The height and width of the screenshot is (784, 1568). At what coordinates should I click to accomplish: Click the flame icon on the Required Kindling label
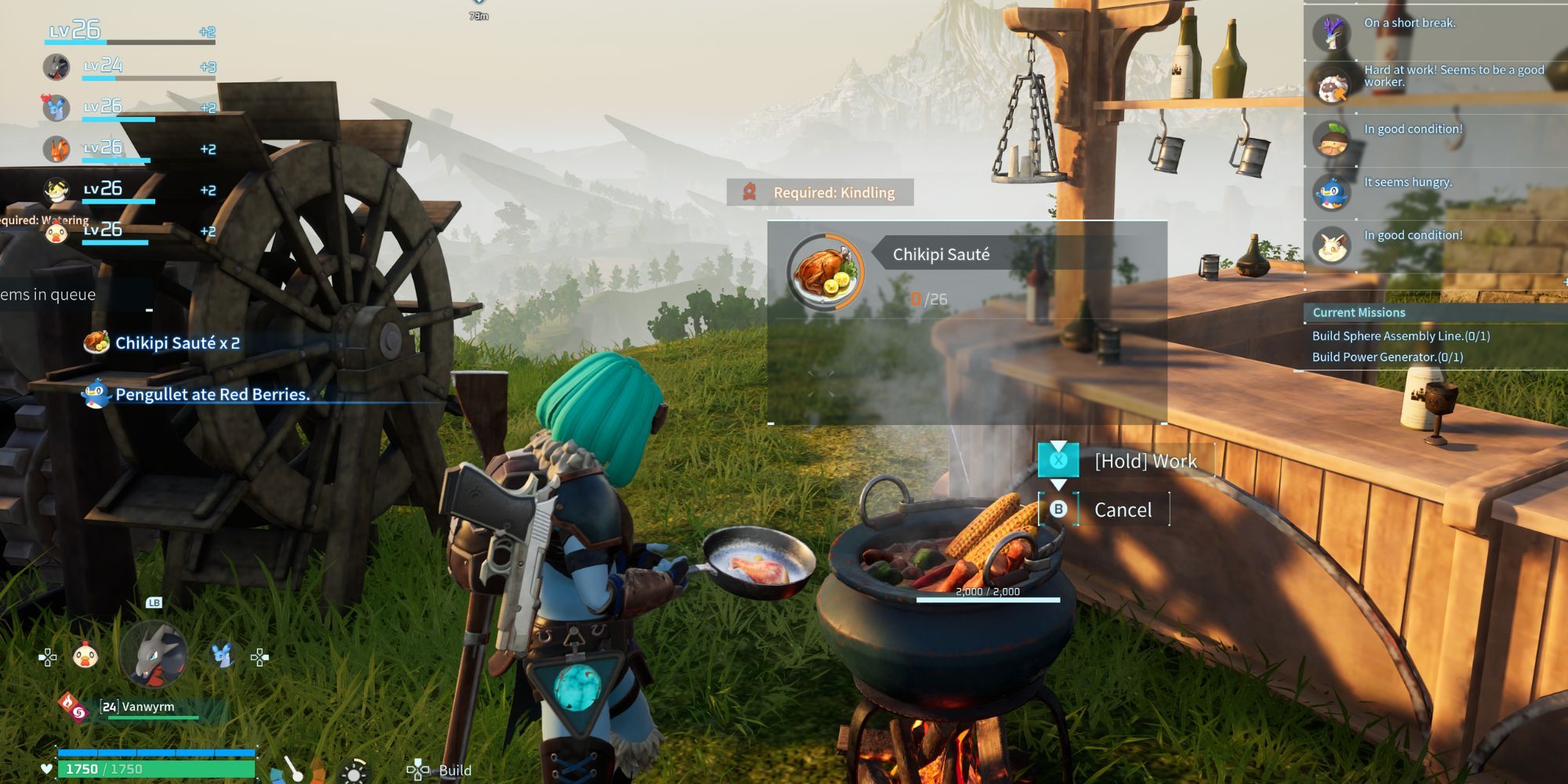pos(750,192)
